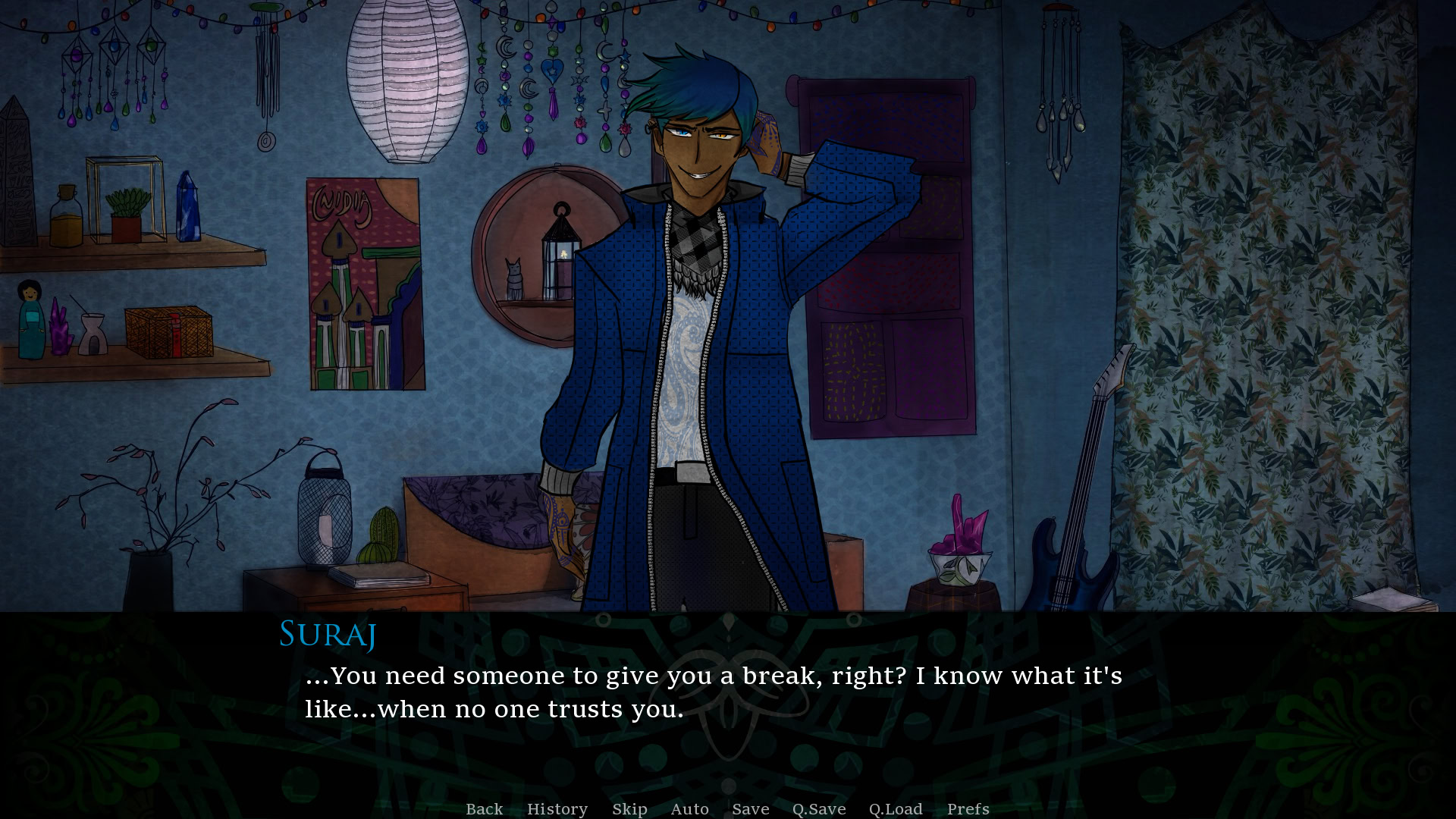Open the dialogue History log
The width and height of the screenshot is (1456, 819).
(557, 809)
